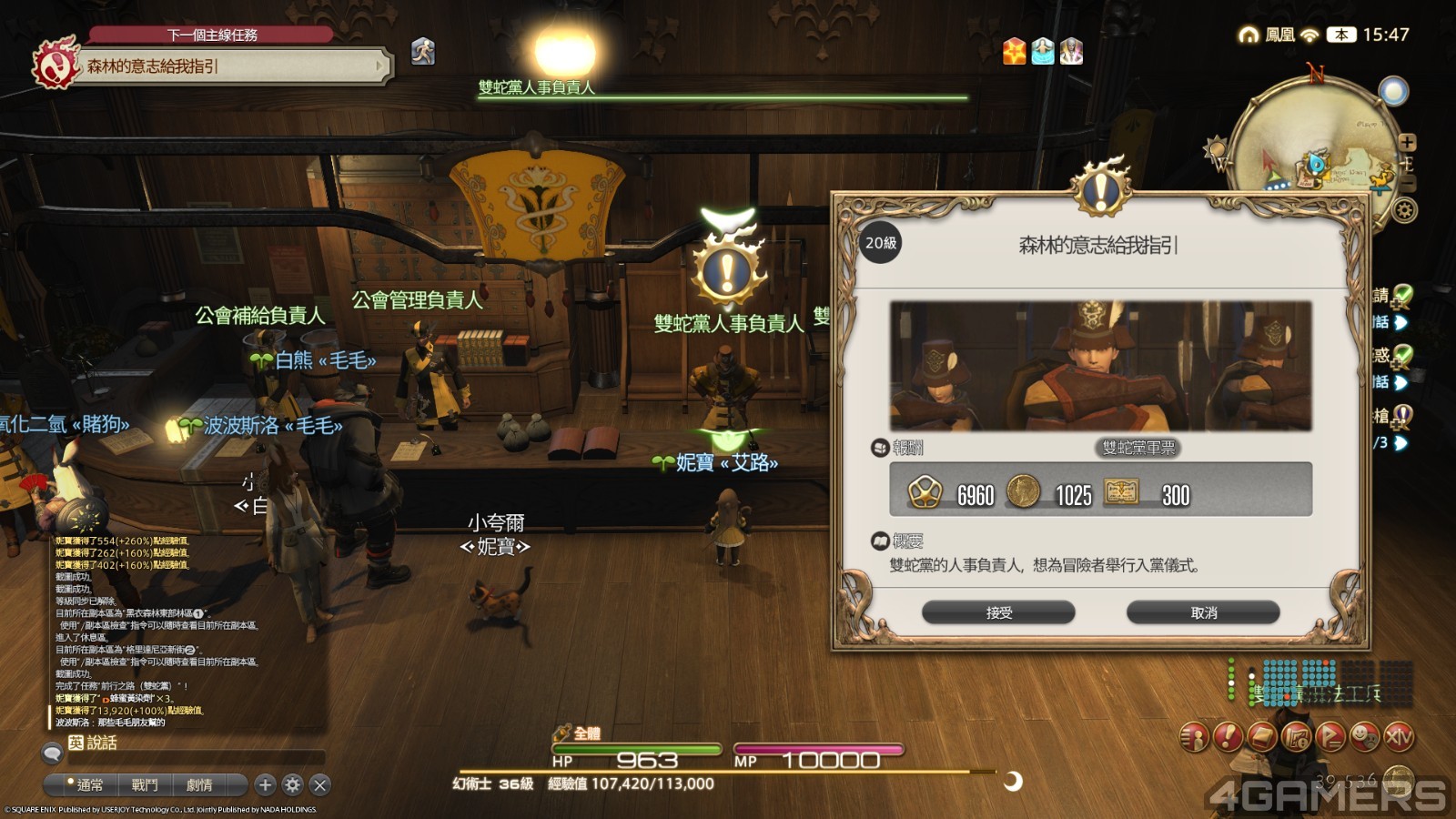Select the signs/markers flag icon
The image size is (1456, 819).
pos(1330,737)
